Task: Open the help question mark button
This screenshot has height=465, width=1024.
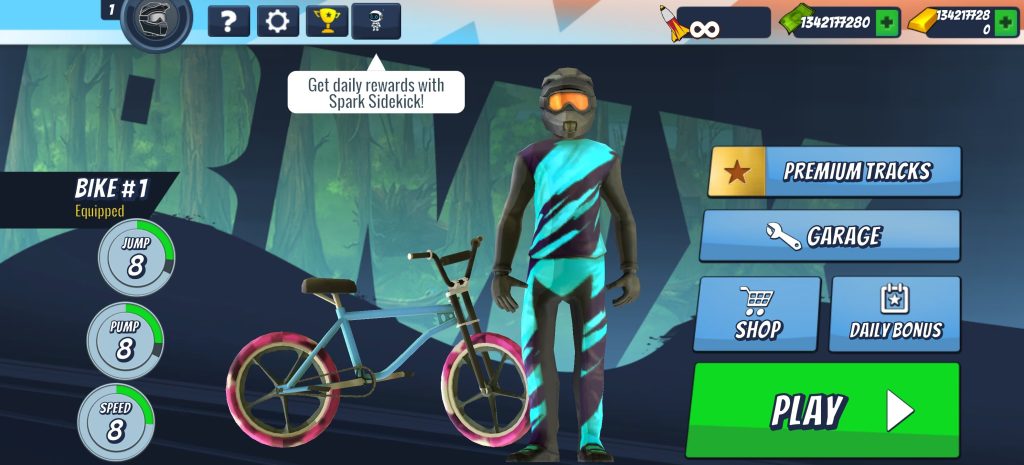Action: coord(228,20)
